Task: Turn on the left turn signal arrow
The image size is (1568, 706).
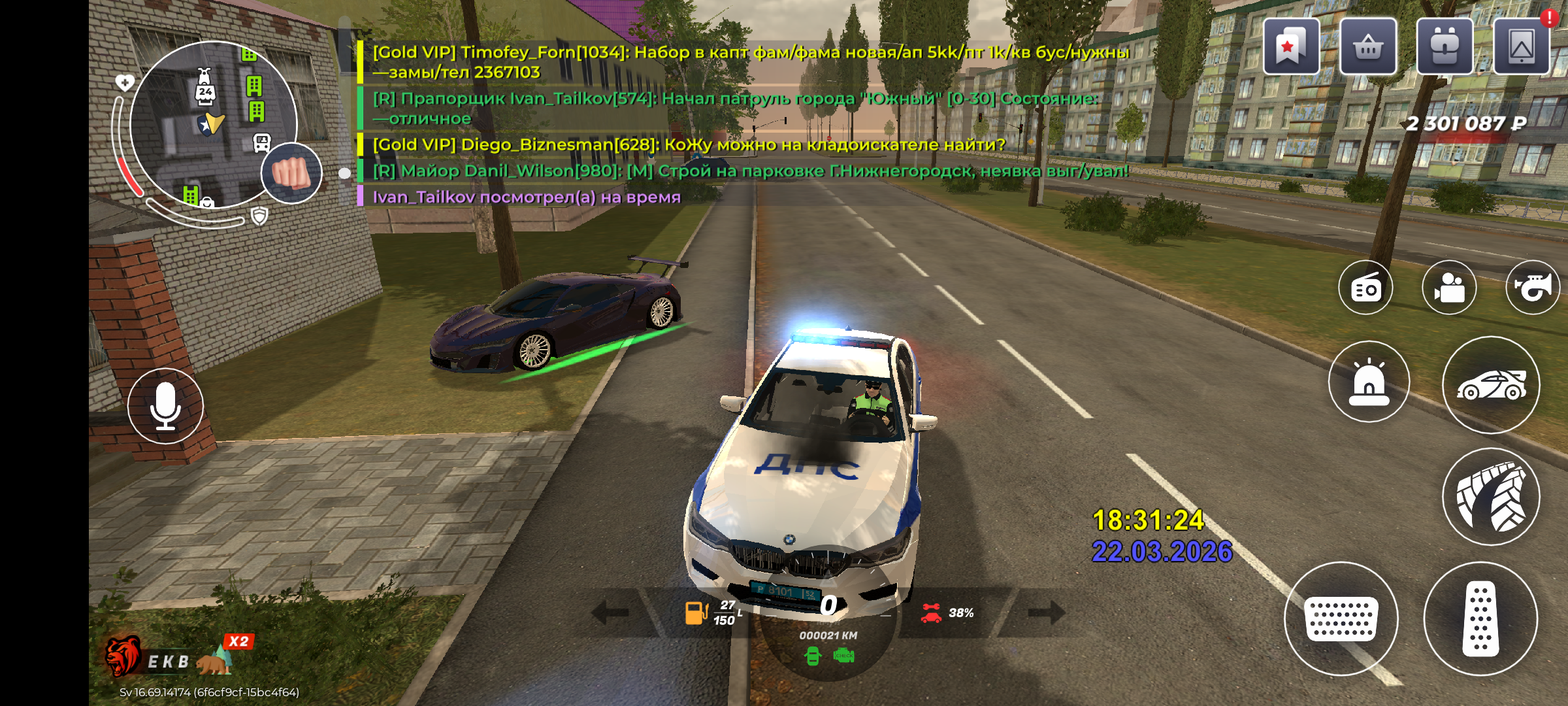Action: (610, 613)
